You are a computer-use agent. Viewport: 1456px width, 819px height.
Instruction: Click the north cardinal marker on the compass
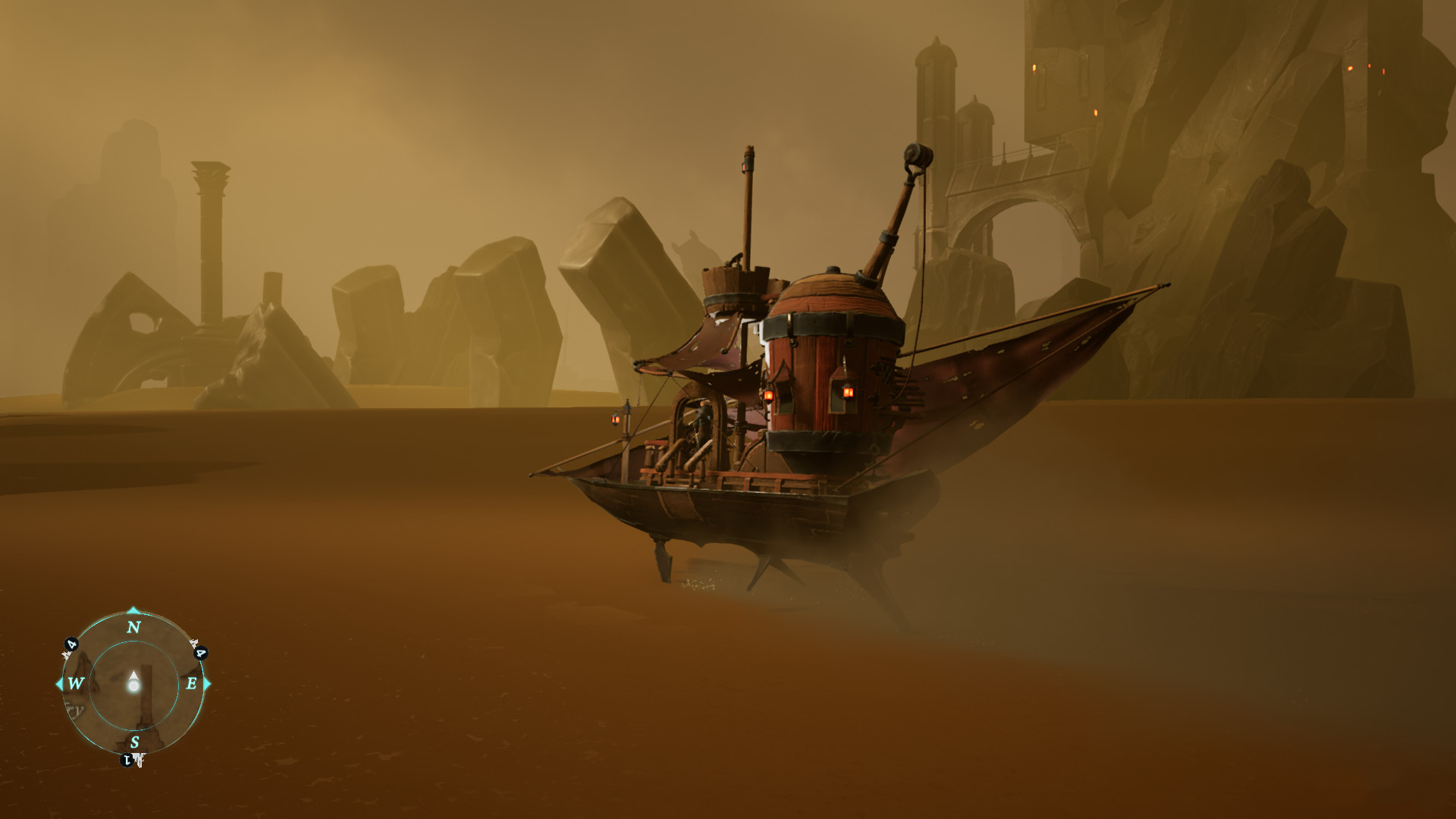[134, 626]
